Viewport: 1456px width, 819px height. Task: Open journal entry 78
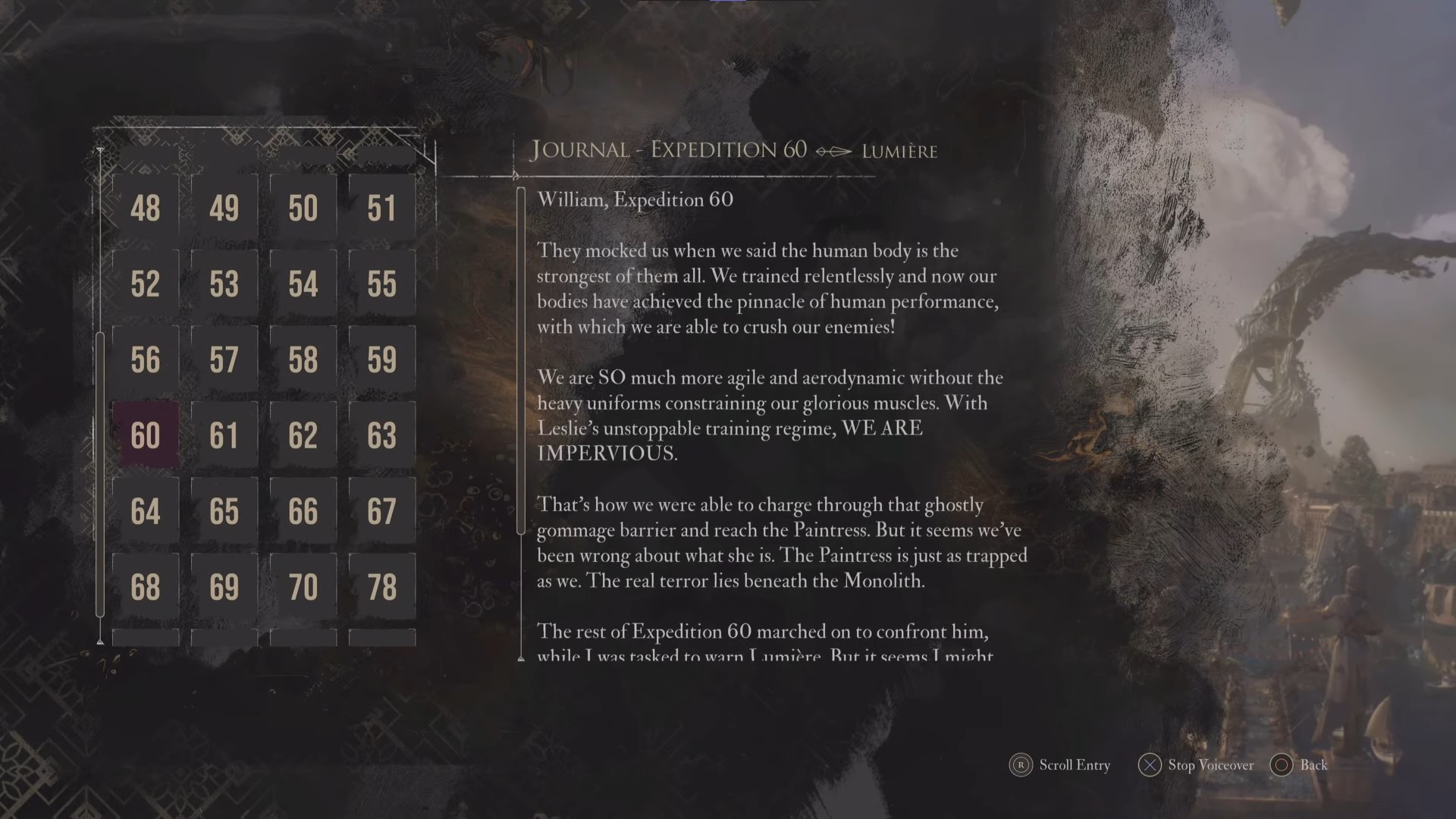381,586
